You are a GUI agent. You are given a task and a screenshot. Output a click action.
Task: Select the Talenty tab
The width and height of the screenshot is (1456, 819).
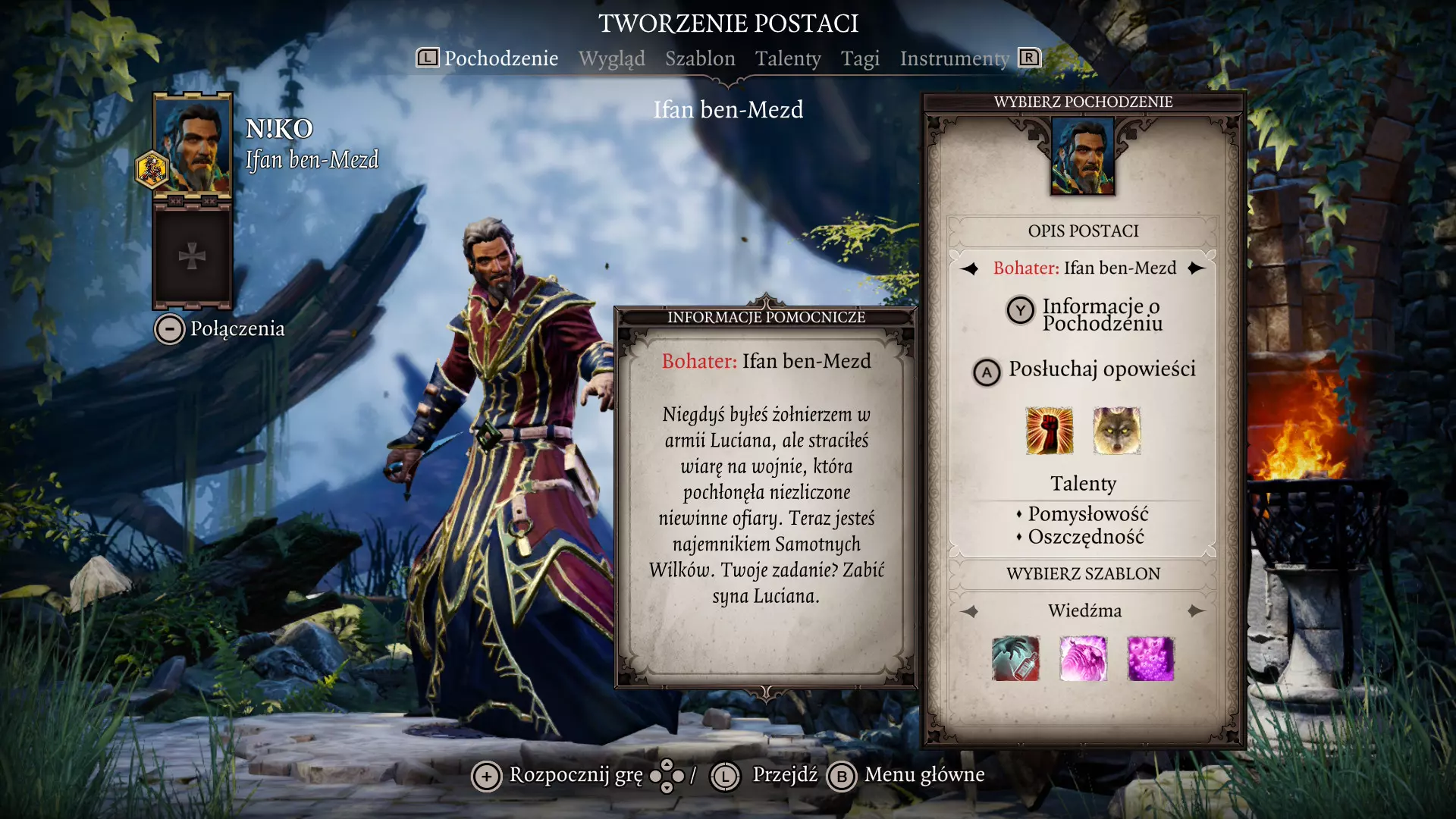point(788,58)
